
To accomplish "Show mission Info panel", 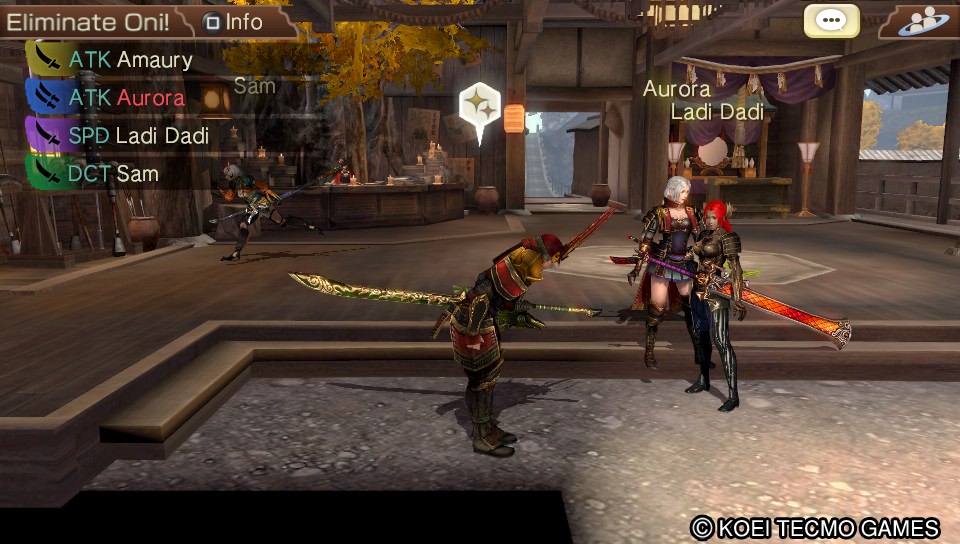I will click(234, 21).
